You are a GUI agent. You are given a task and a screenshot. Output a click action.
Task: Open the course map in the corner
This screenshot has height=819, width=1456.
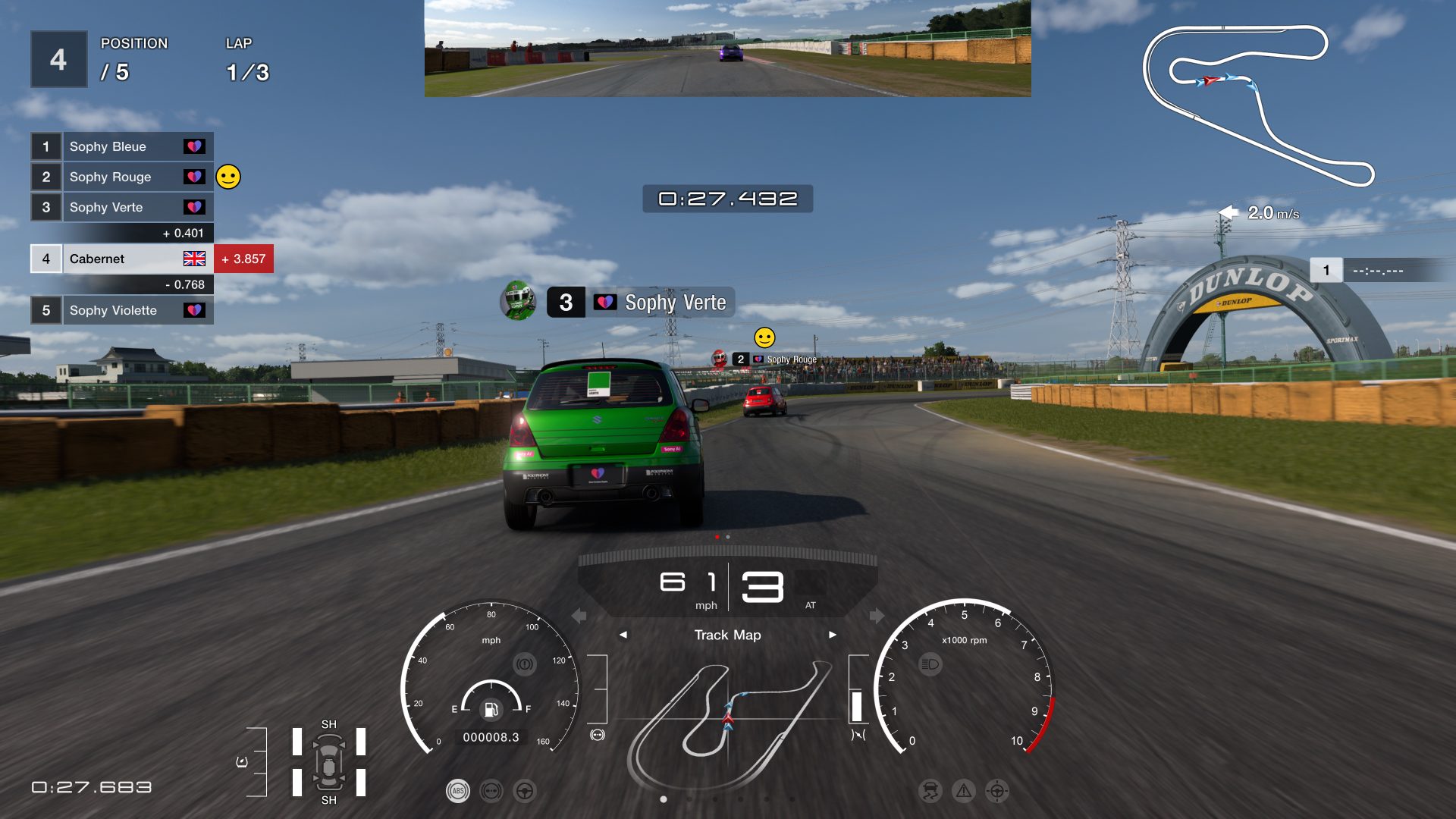point(1259,106)
